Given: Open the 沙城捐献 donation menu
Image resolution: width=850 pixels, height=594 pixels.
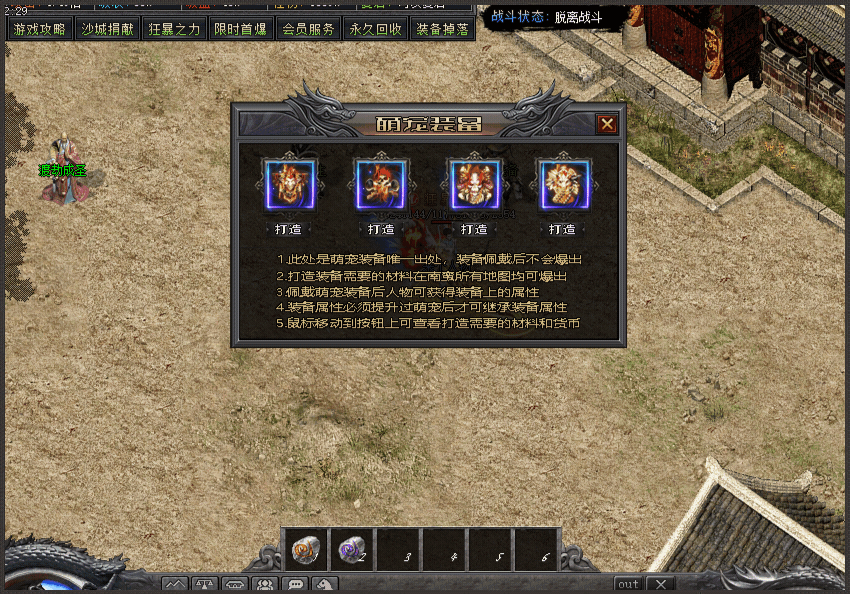Looking at the screenshot, I should (107, 29).
